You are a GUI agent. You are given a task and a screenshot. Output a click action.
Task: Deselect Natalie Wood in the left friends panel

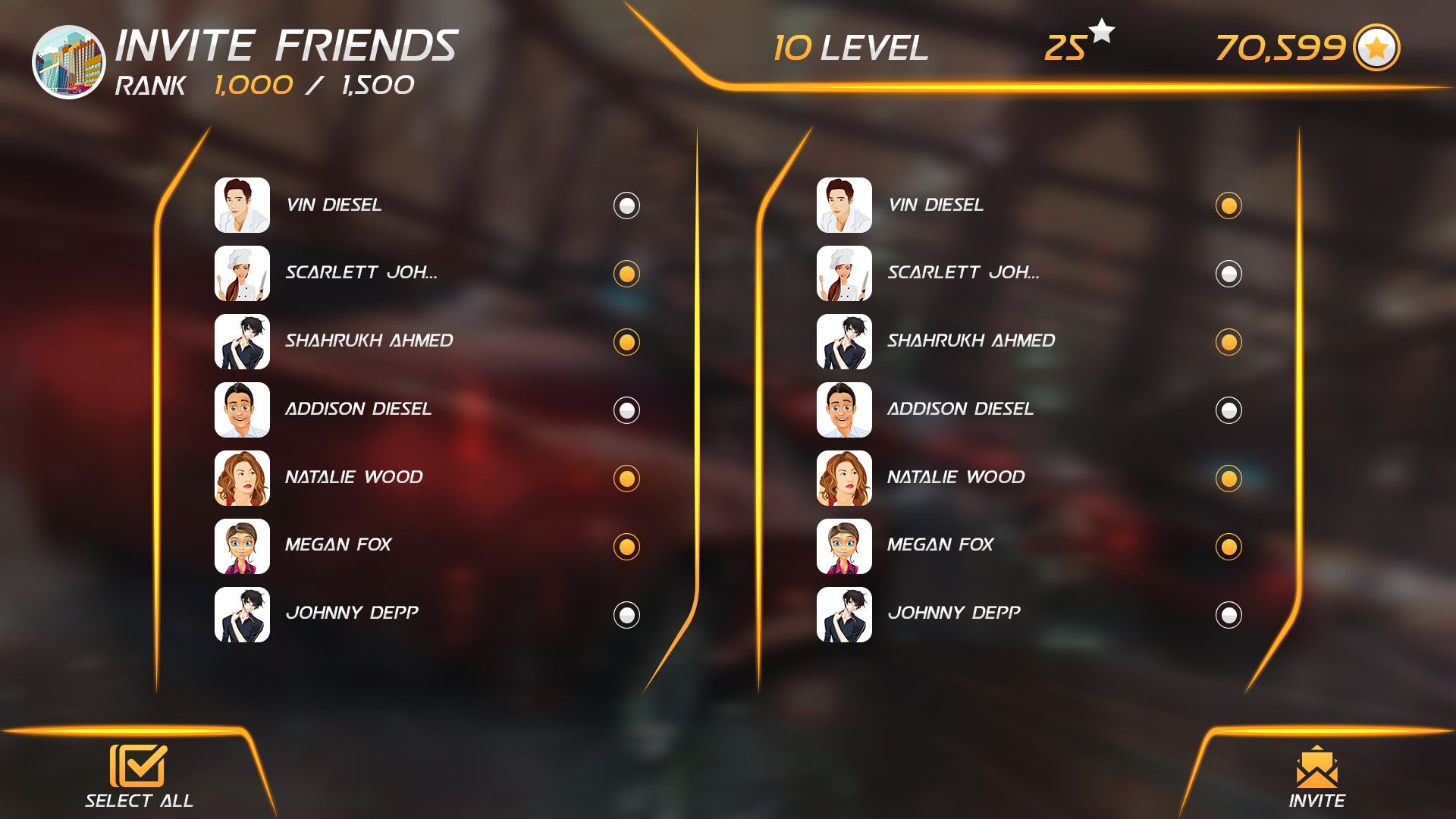[x=626, y=479]
